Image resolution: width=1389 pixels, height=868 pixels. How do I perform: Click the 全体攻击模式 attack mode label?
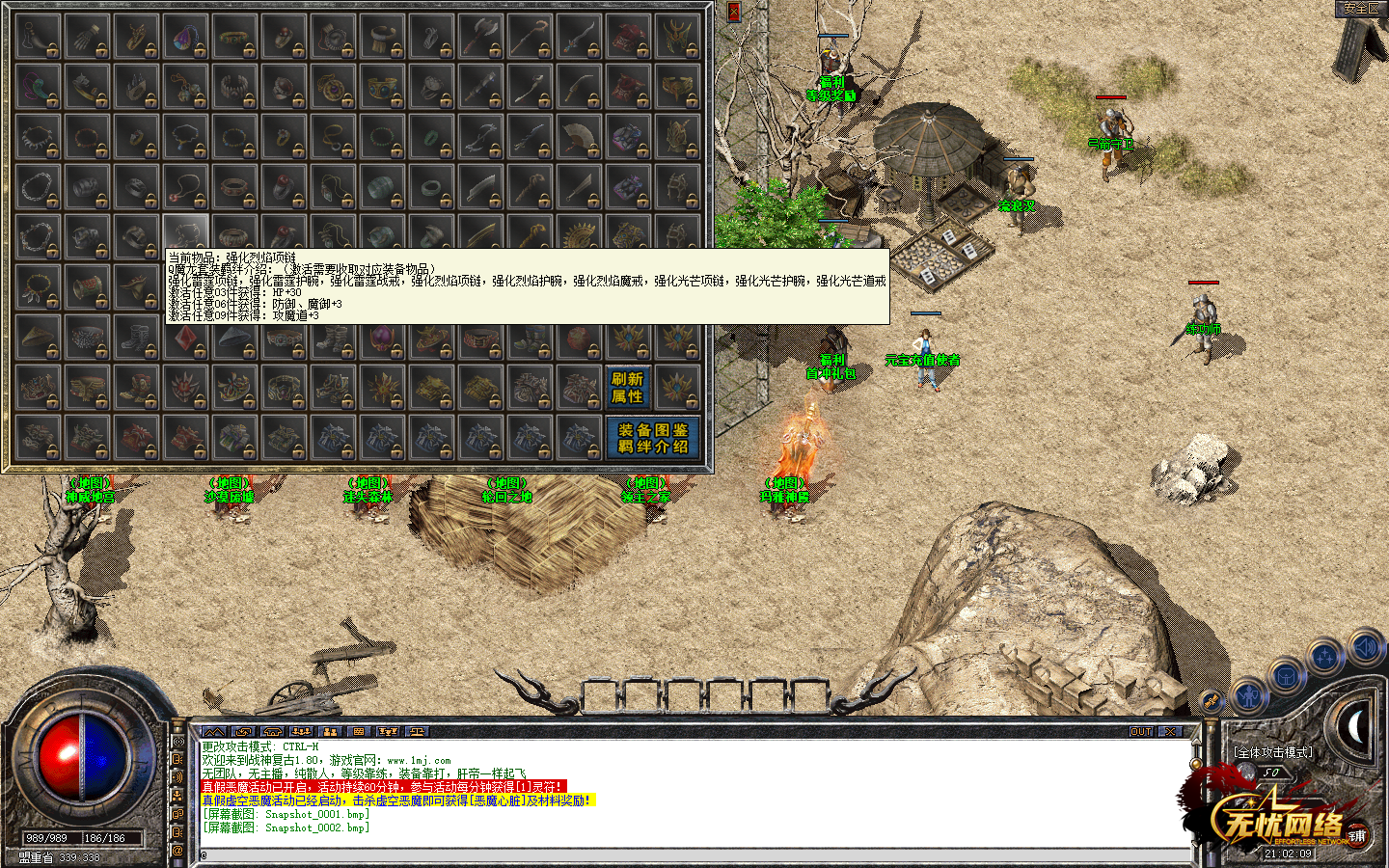coord(1272,752)
